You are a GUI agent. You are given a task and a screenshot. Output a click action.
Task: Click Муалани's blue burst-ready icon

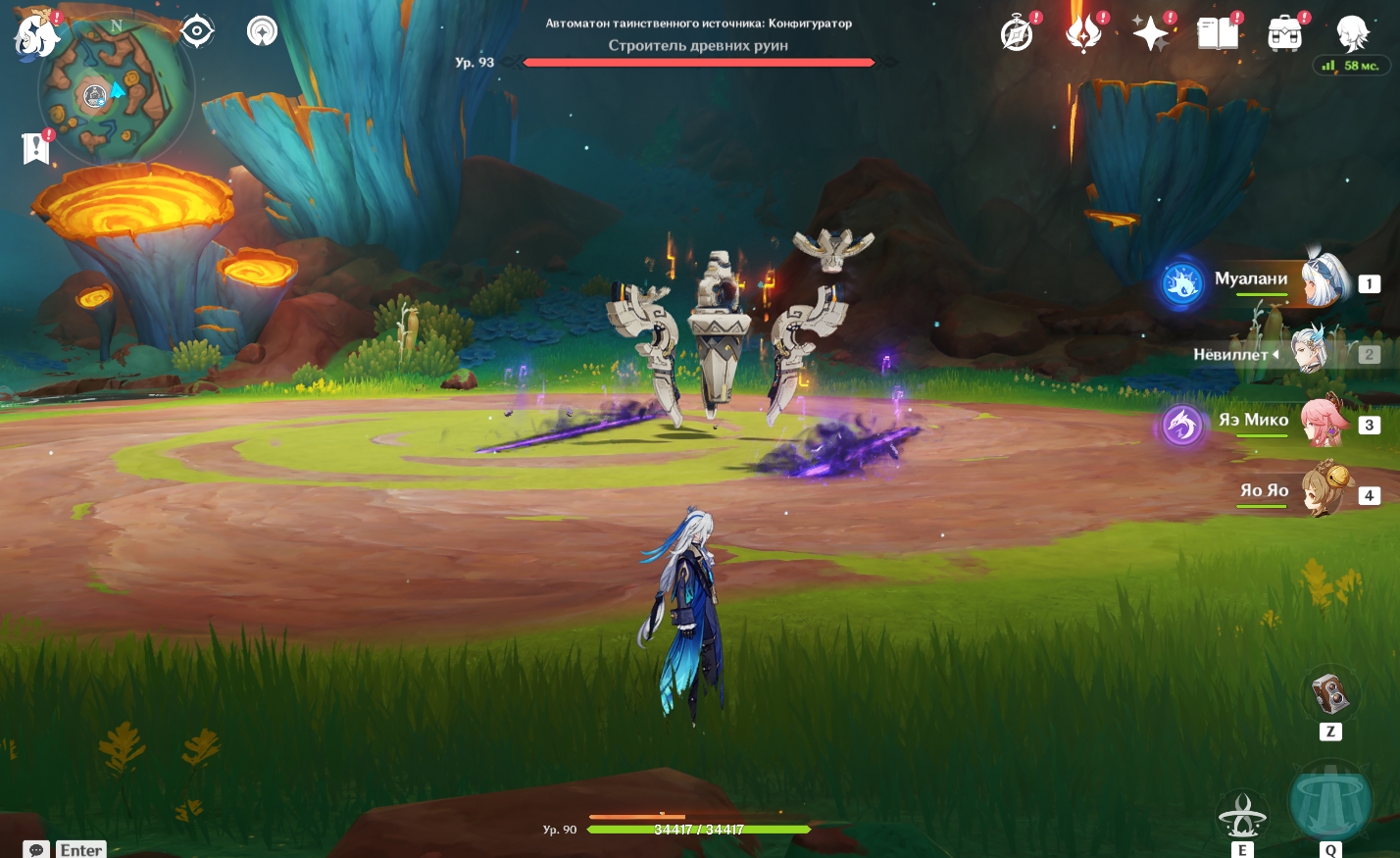[x=1182, y=283]
